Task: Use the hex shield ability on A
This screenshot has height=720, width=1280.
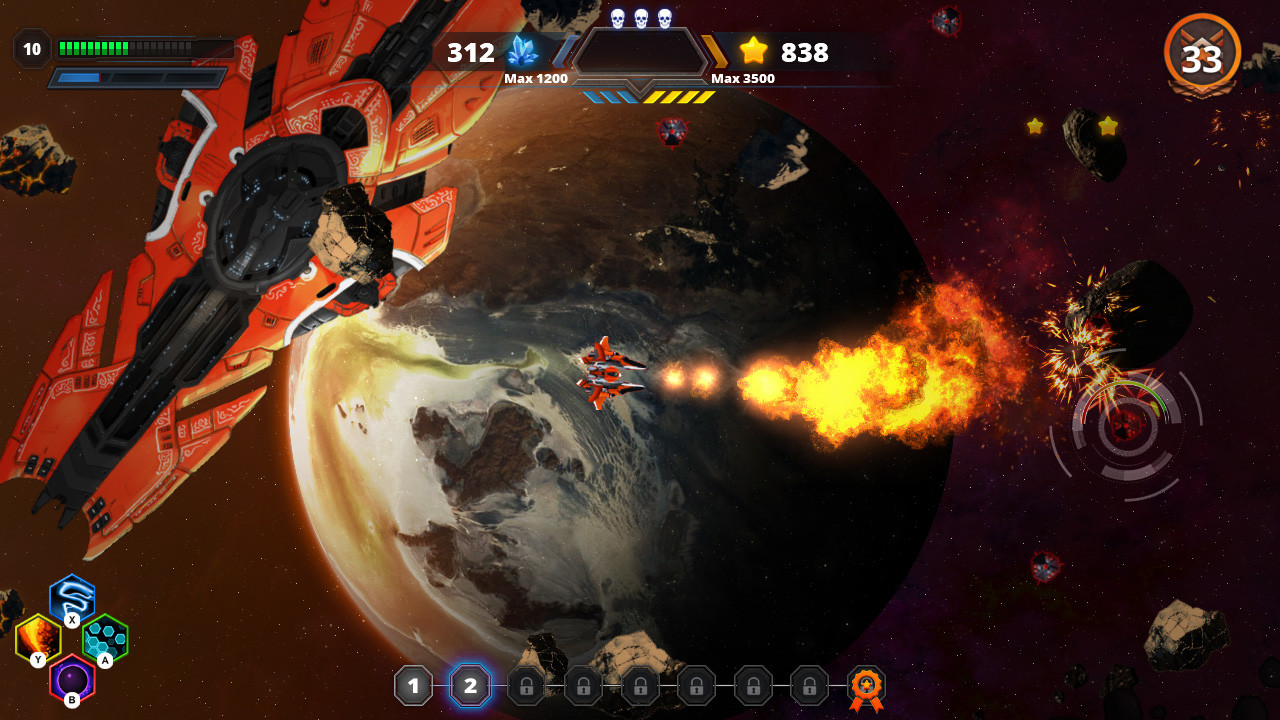Action: pos(103,636)
